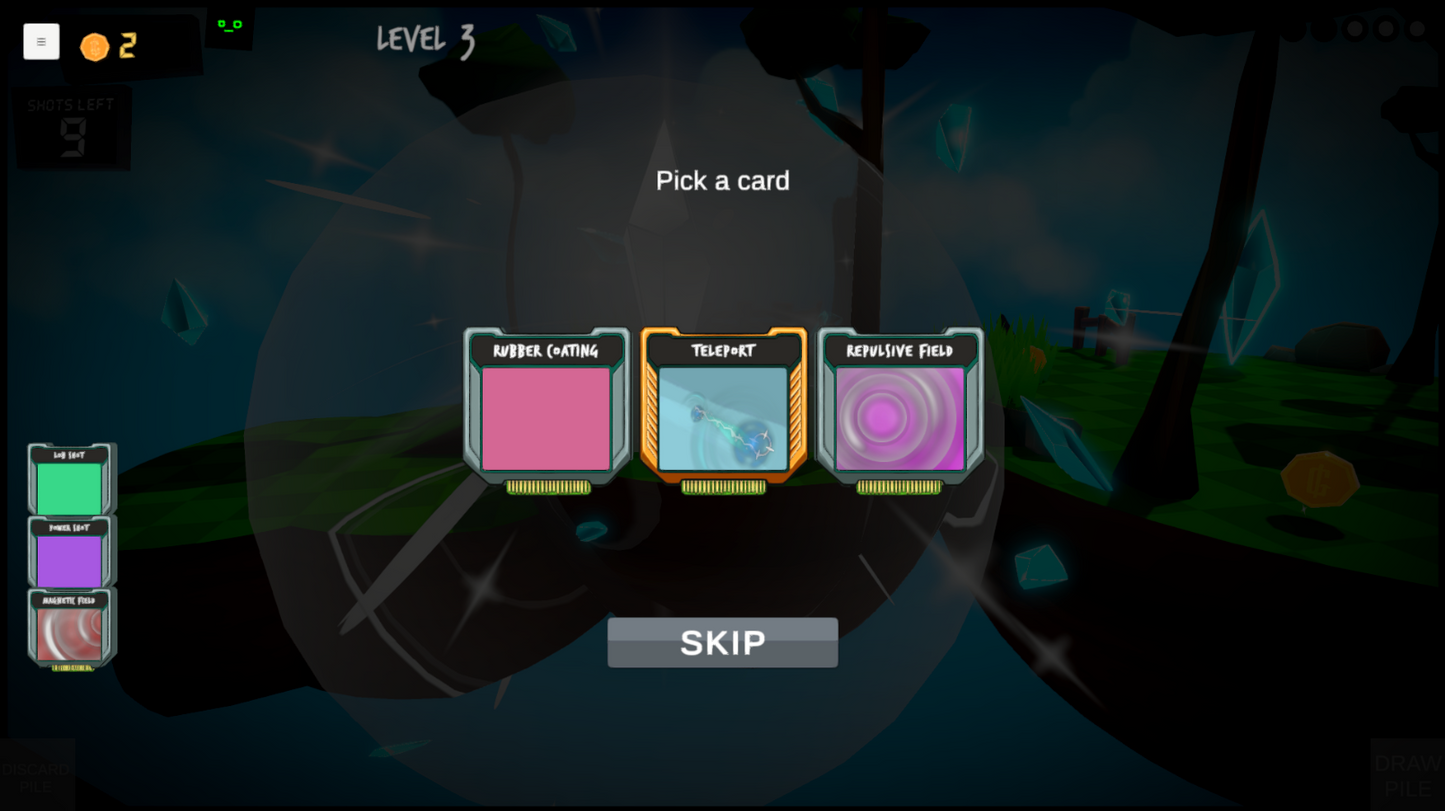The image size is (1445, 811).
Task: Open the hamburger menu
Action: (41, 41)
